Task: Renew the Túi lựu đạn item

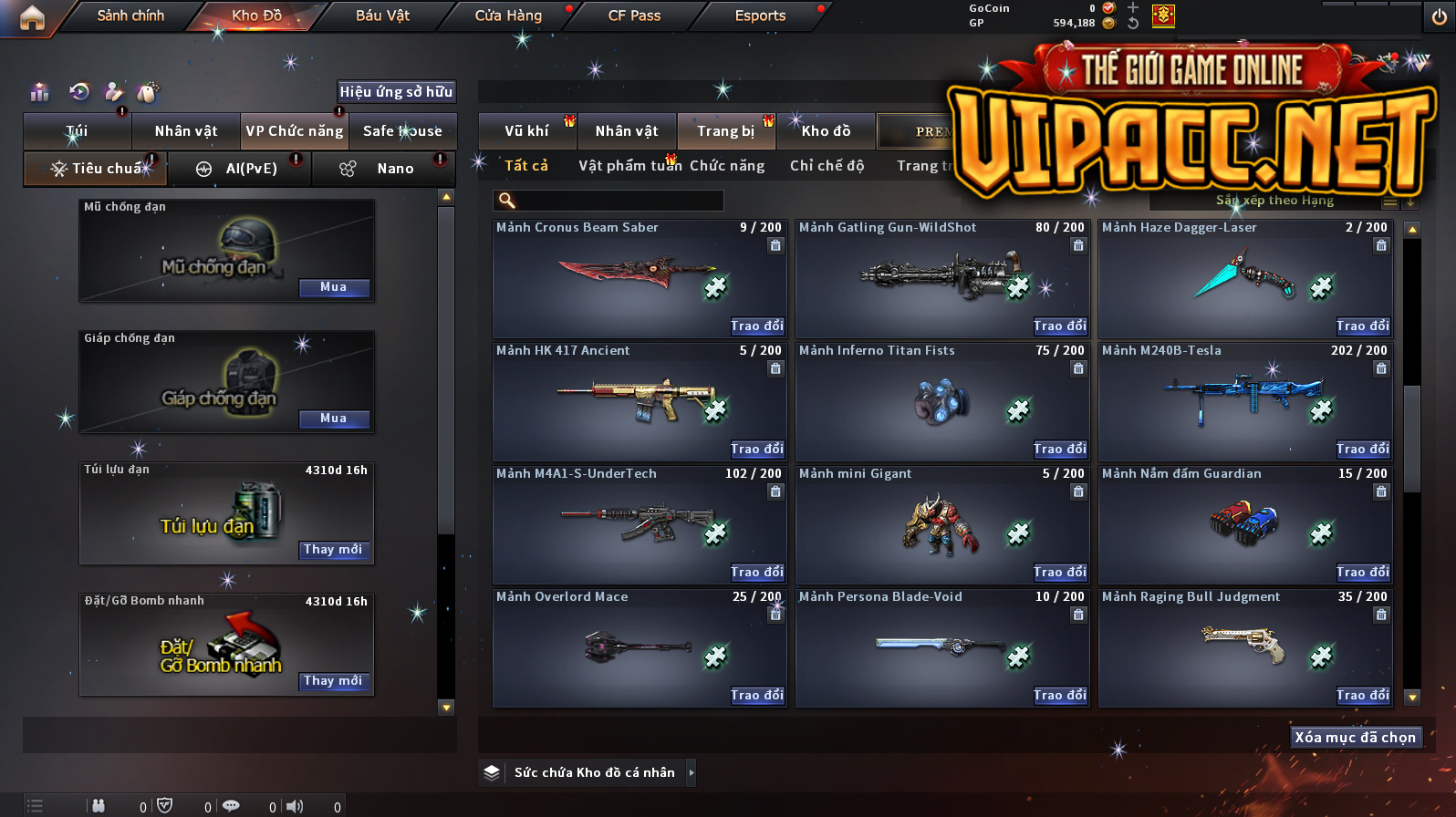Action: tap(333, 550)
